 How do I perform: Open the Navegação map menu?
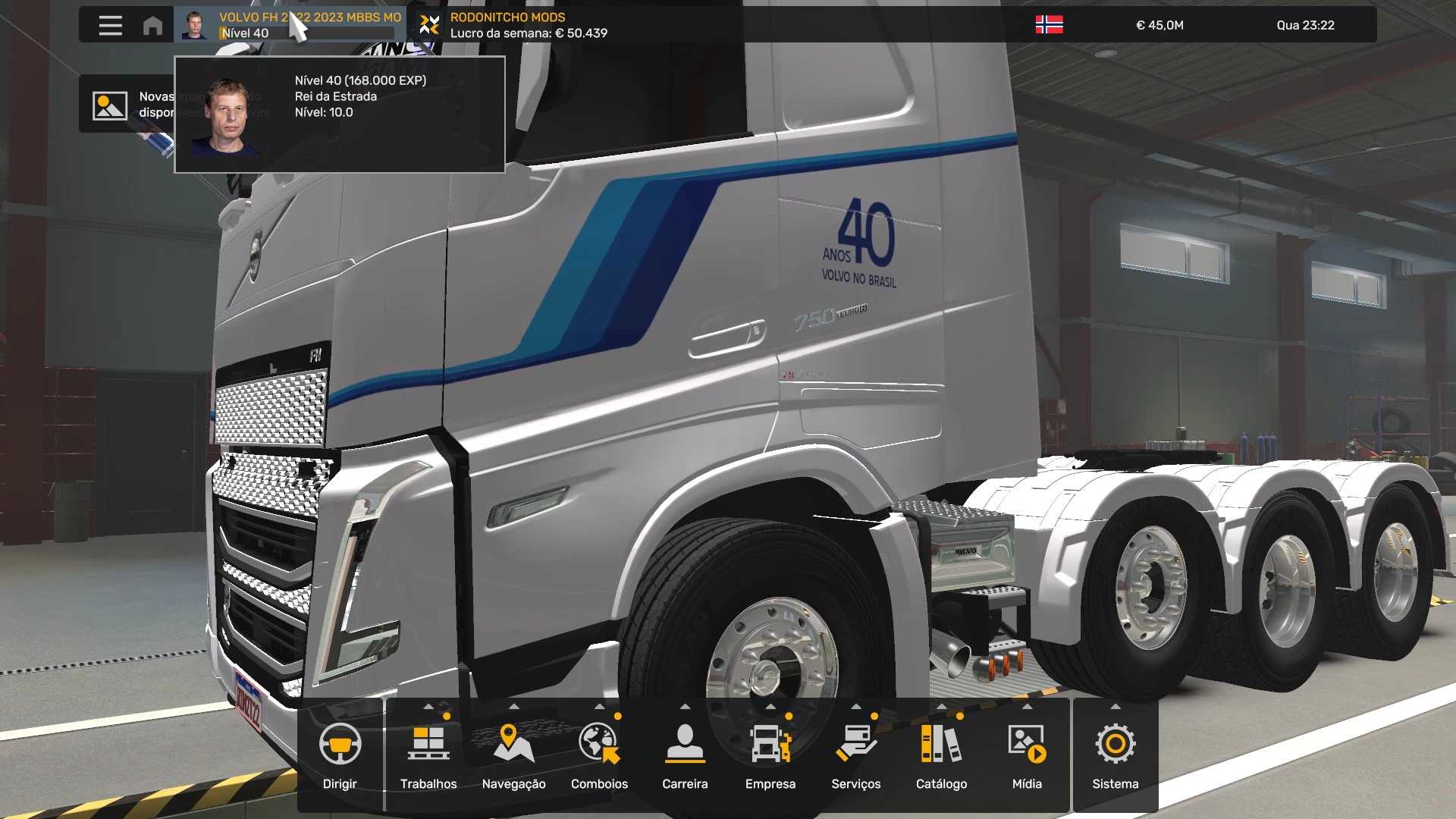513,755
